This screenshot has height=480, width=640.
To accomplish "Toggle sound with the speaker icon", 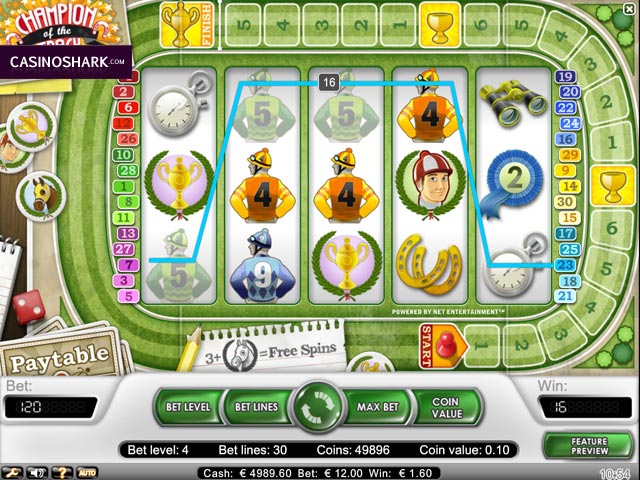I will point(39,472).
